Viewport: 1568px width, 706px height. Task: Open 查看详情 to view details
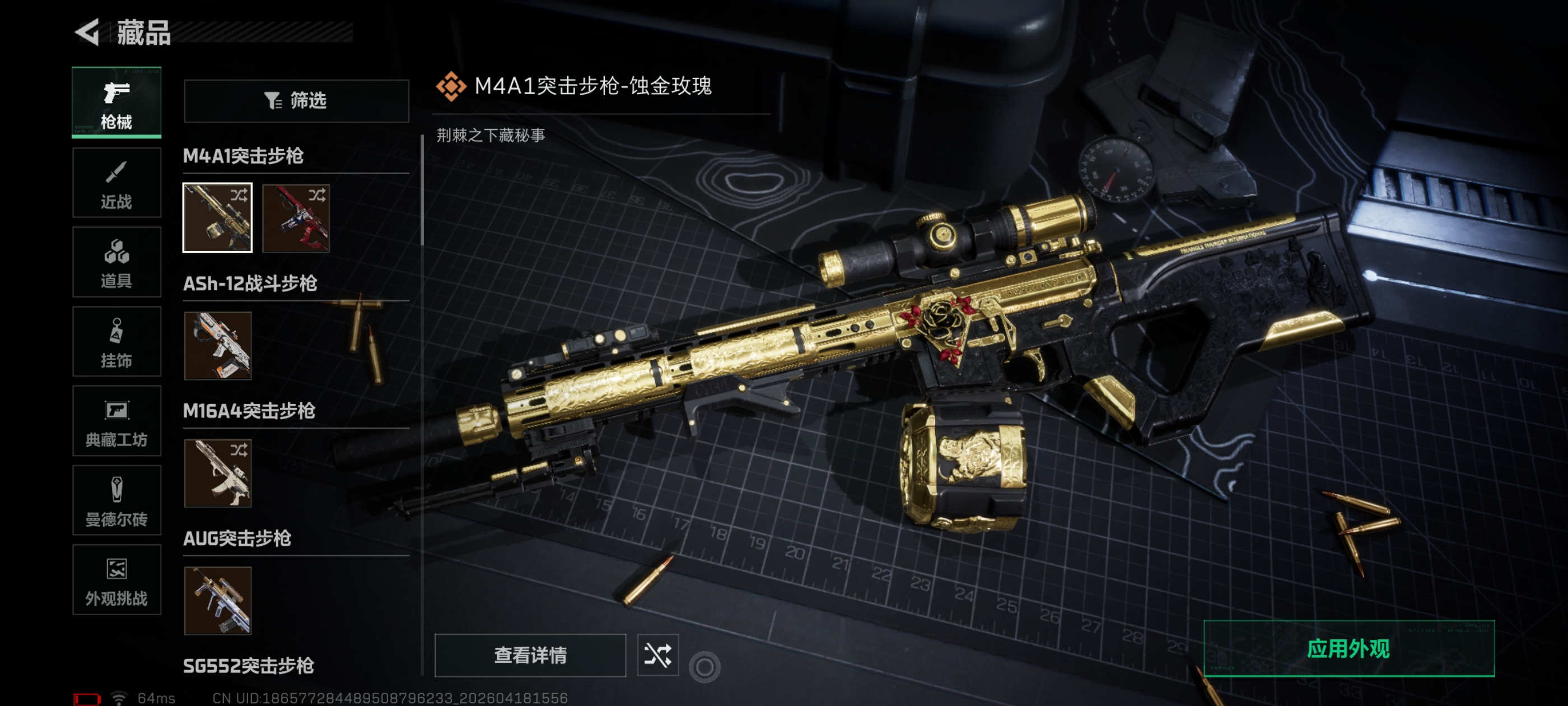tap(530, 655)
